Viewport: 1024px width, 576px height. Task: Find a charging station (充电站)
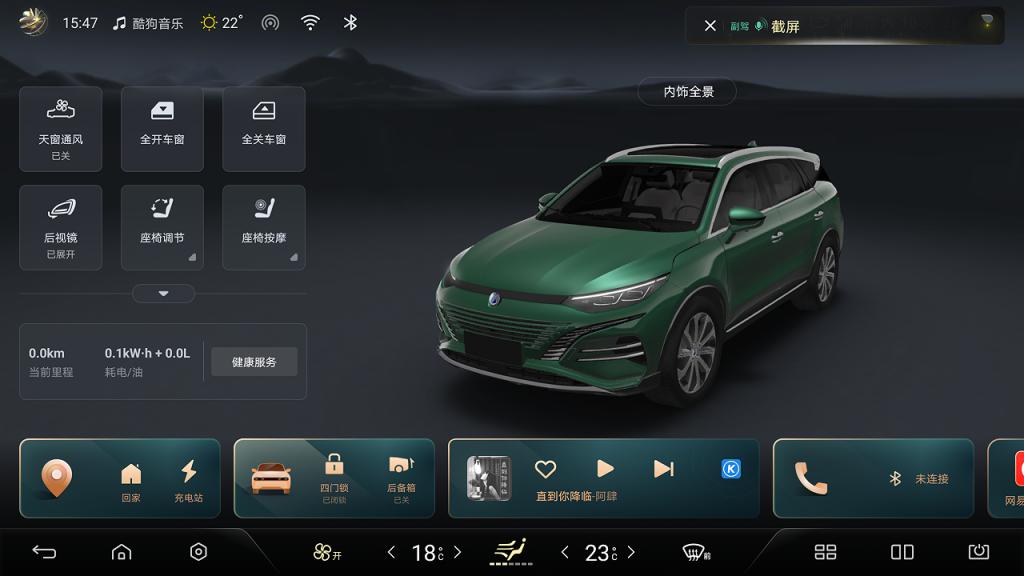[x=188, y=478]
